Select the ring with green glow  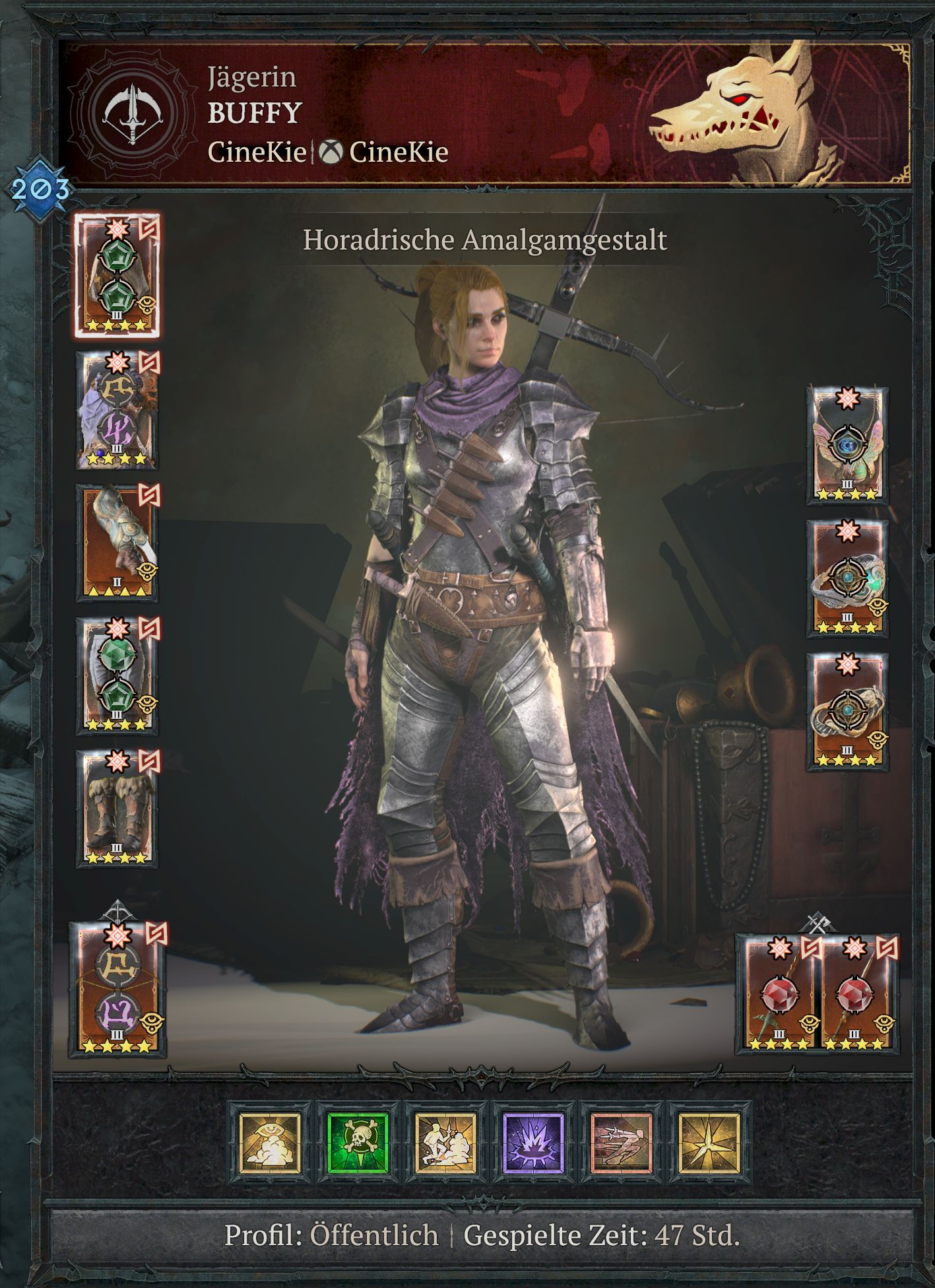click(847, 579)
